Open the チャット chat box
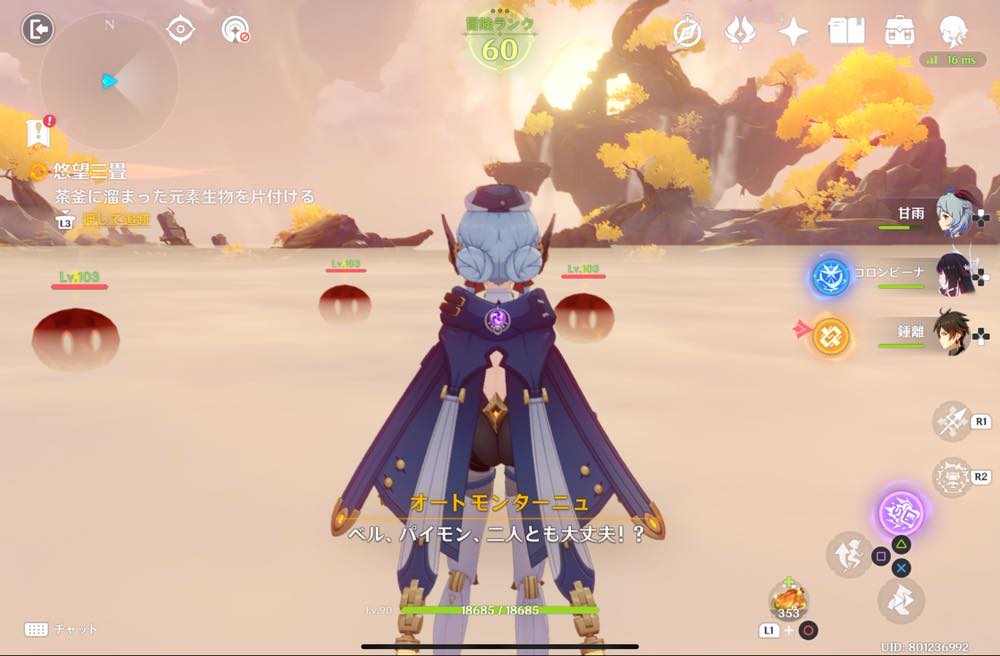The image size is (1000, 656). coord(60,629)
